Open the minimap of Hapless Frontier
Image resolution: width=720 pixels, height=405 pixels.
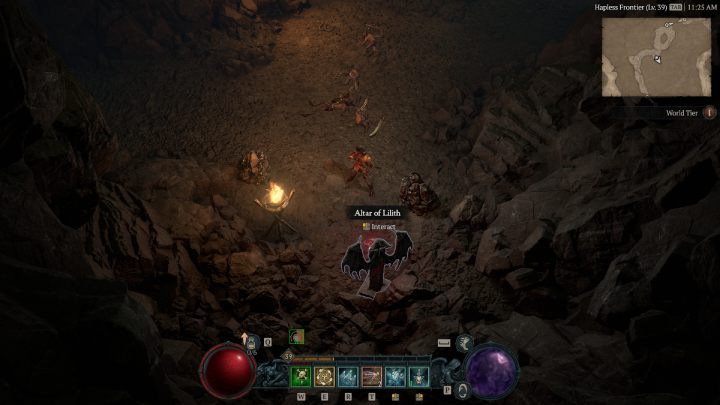pyautogui.click(x=657, y=56)
